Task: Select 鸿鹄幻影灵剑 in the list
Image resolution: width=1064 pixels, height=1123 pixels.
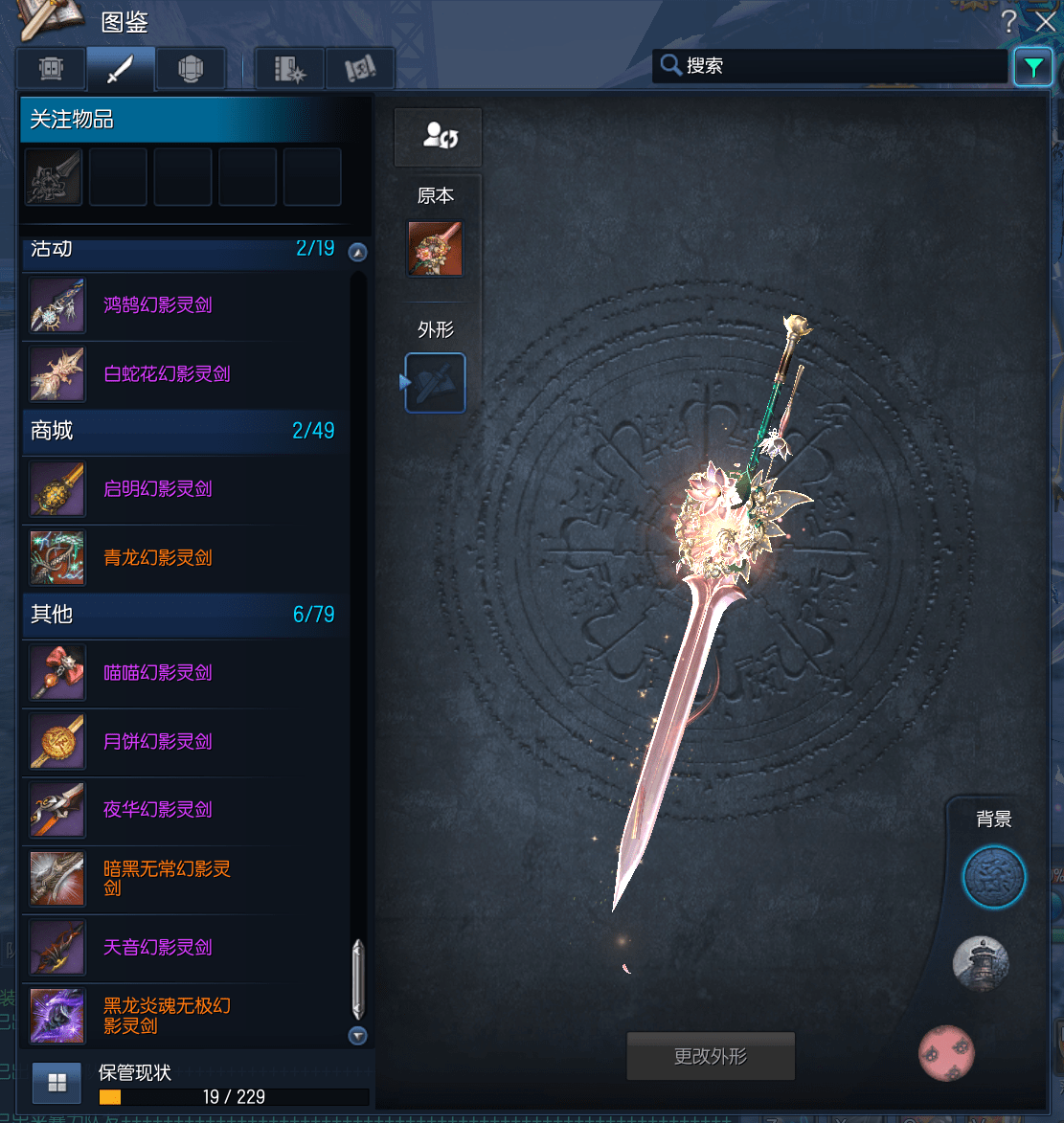Action: pos(158,305)
